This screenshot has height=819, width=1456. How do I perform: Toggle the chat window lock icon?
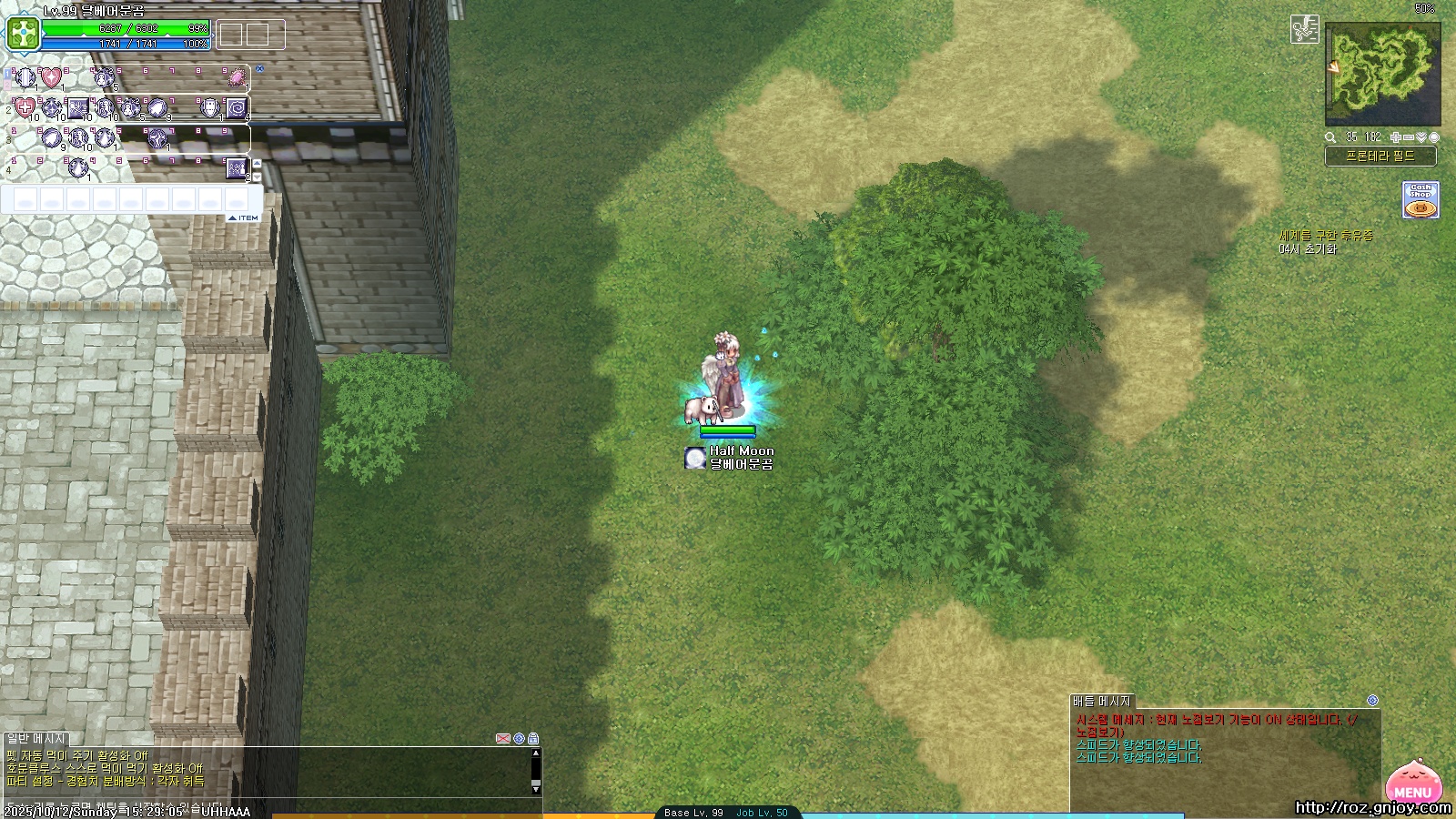pyautogui.click(x=533, y=738)
